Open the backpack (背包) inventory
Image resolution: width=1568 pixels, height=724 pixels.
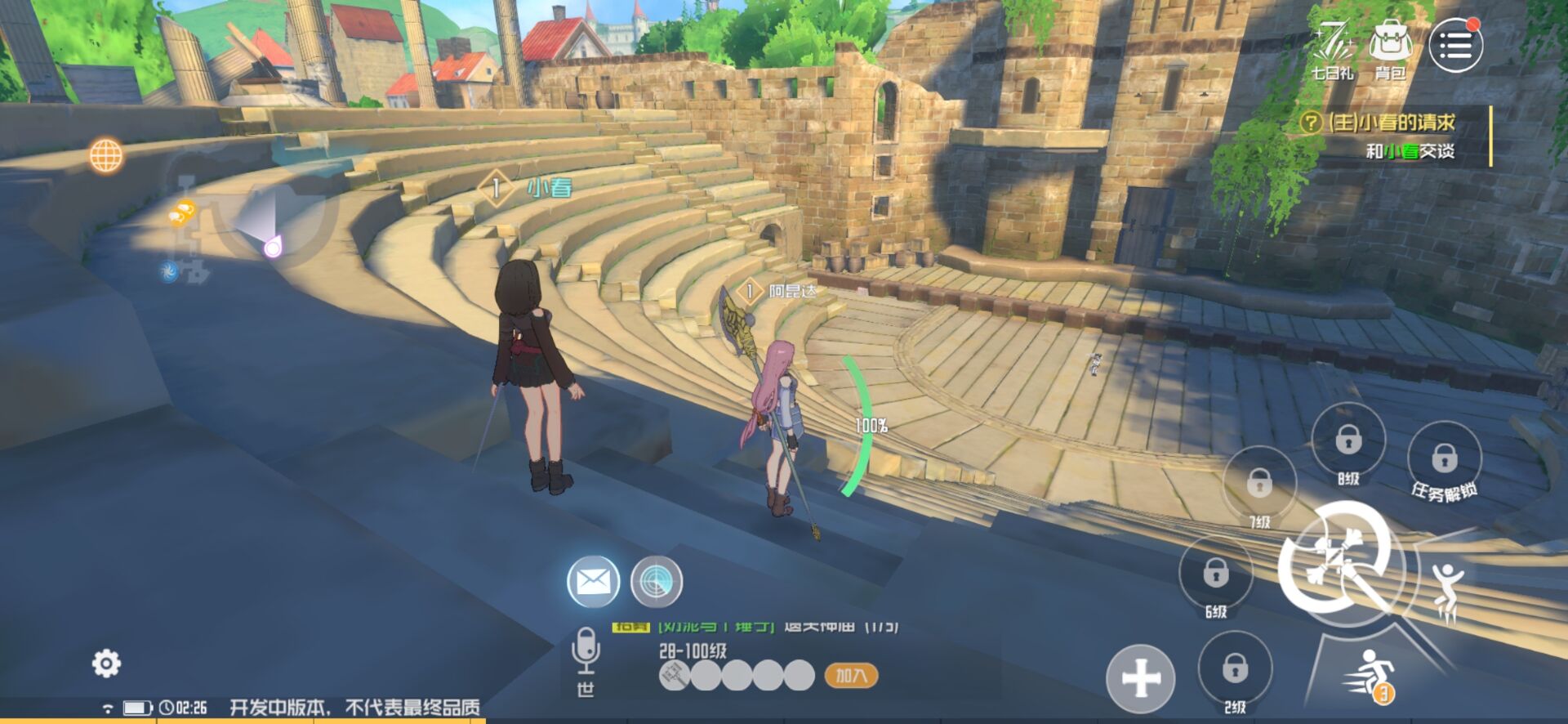(1390, 47)
